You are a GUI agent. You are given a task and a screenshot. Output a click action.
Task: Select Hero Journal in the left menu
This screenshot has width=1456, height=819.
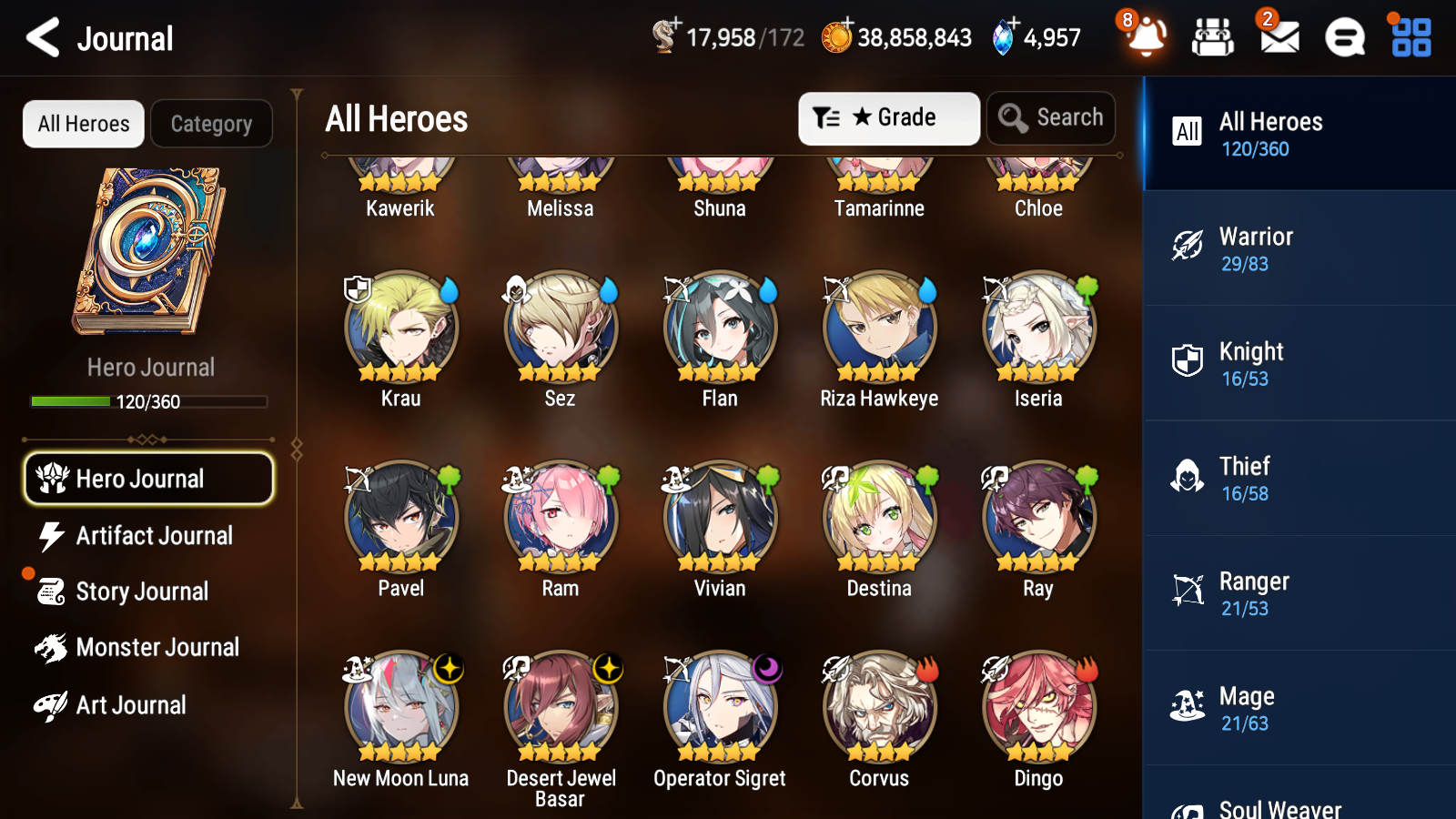tap(148, 478)
